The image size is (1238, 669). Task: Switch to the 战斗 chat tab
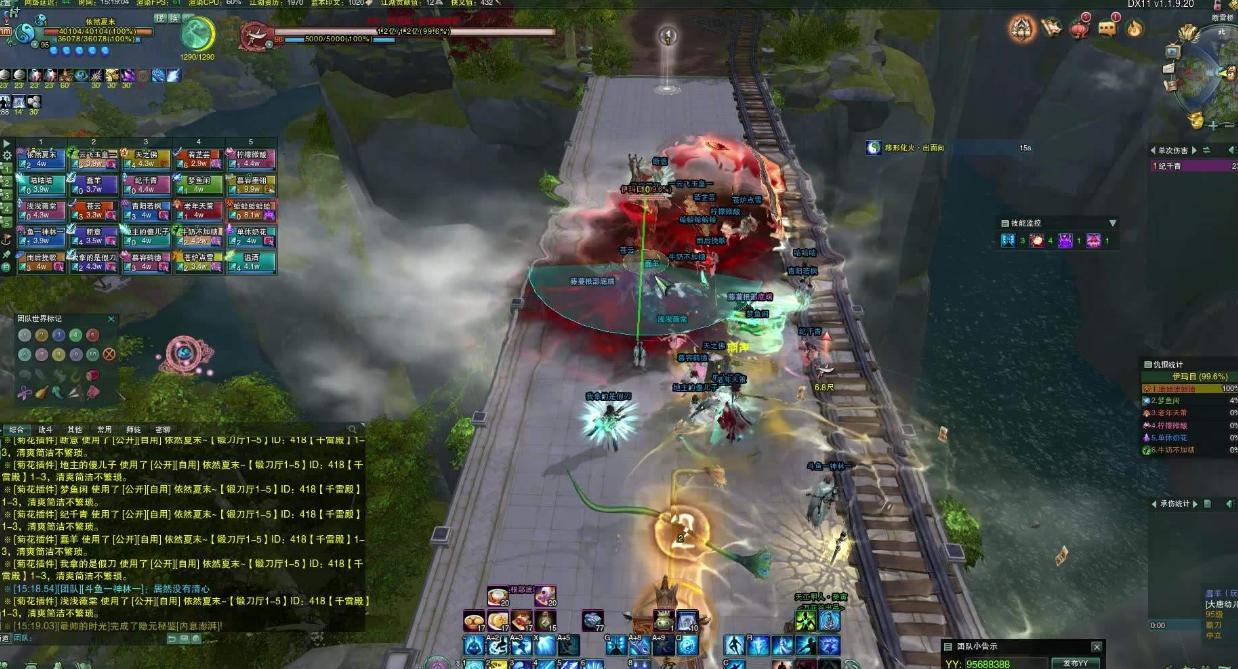(45, 429)
